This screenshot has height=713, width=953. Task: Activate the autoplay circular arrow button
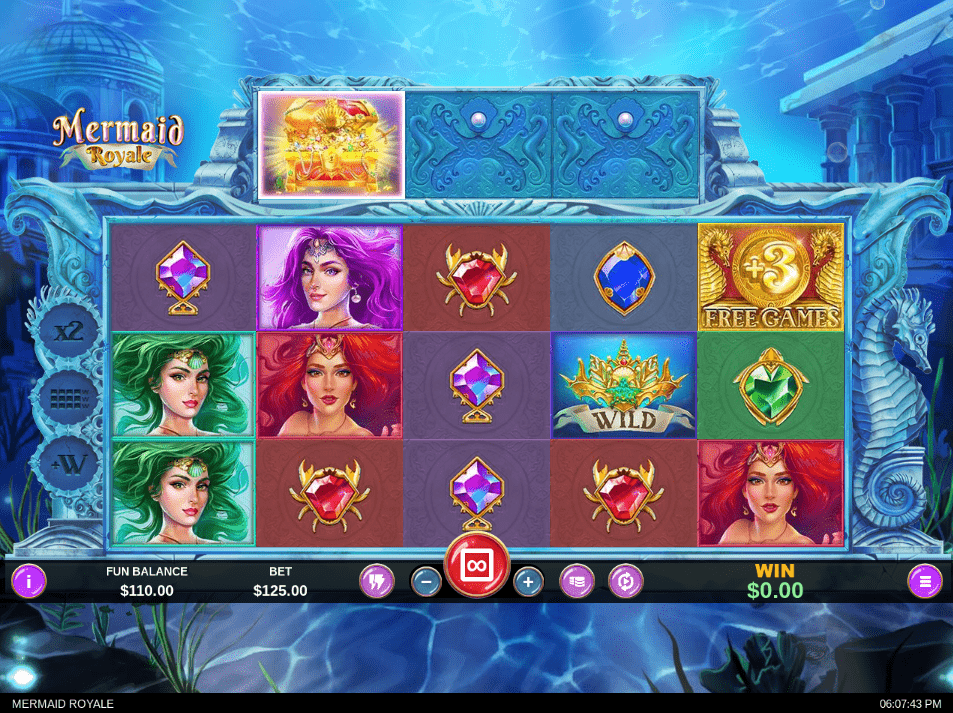[x=626, y=581]
